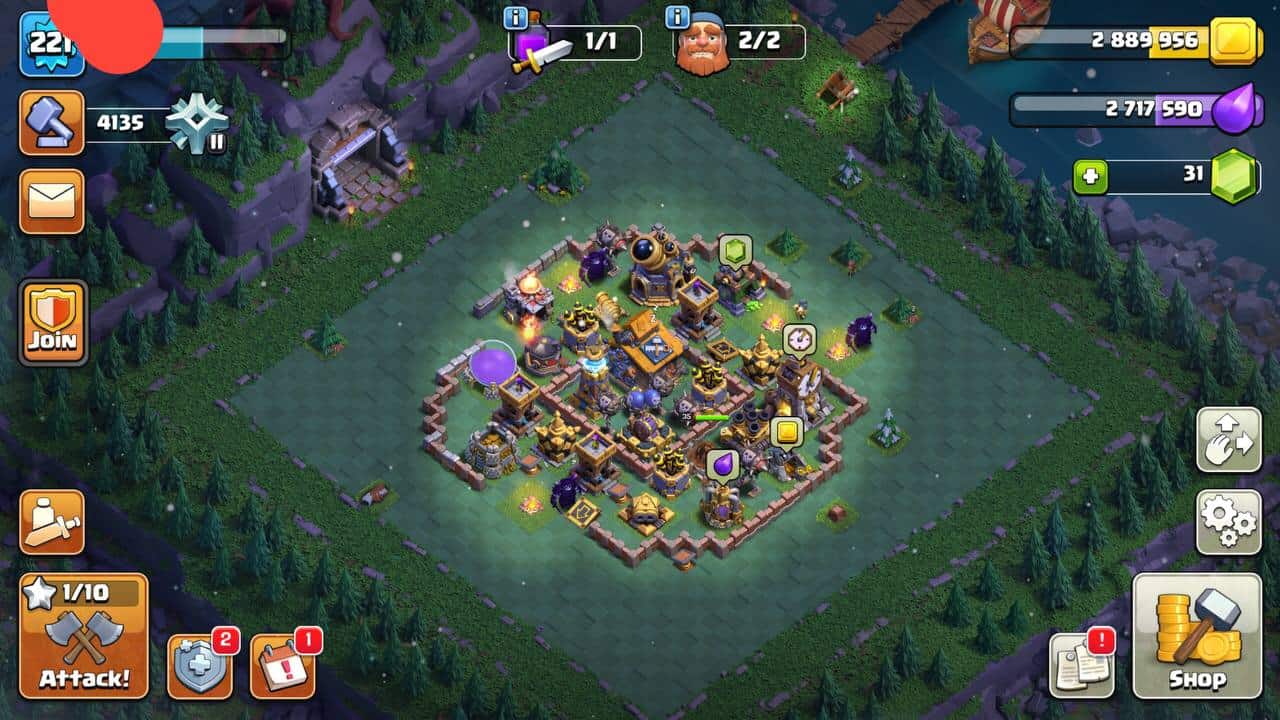Viewport: 1280px width, 720px height.
Task: Show Master Builder info button
Action: coord(678,18)
